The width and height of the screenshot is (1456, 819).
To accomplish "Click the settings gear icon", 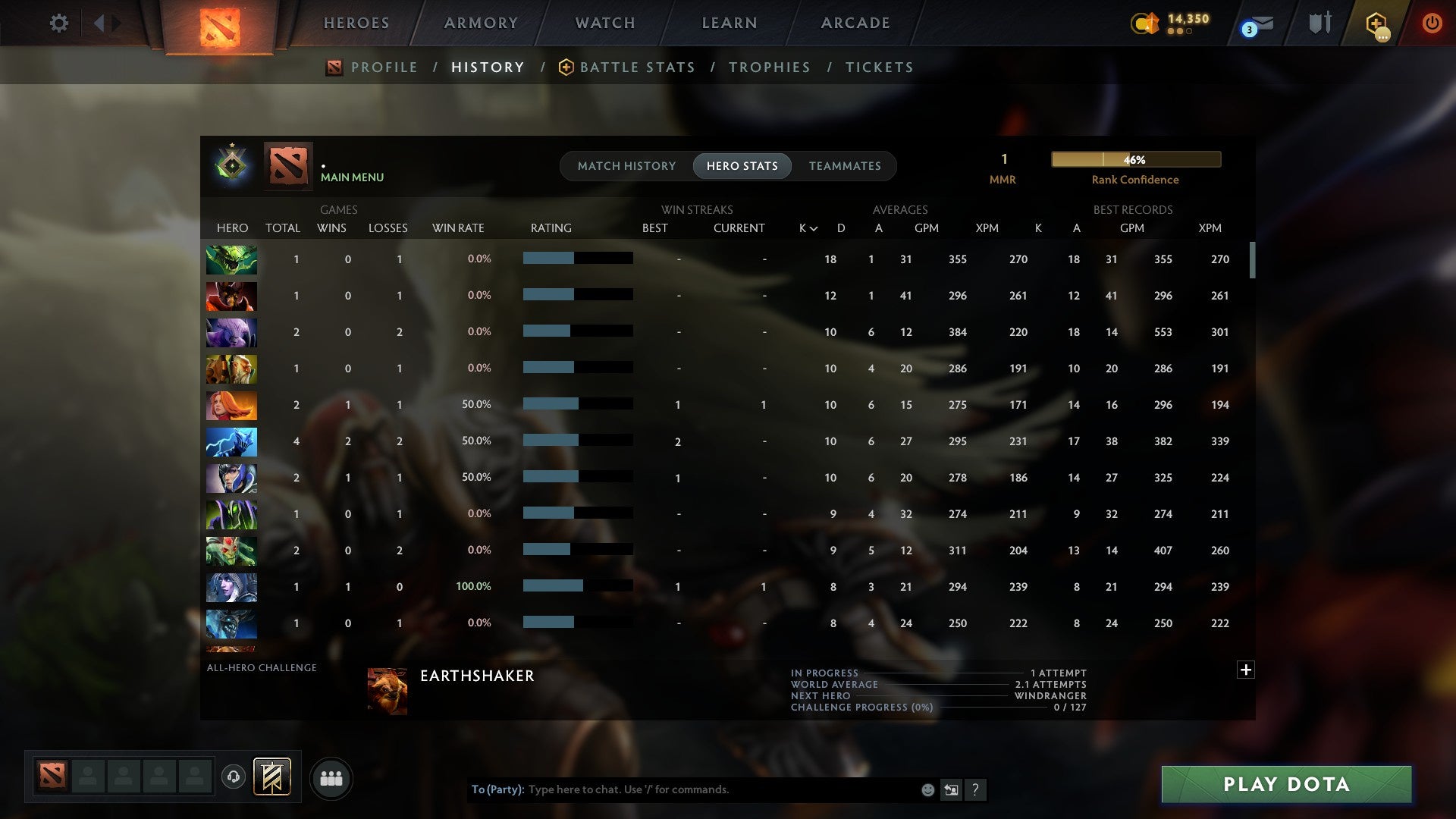I will coord(59,23).
